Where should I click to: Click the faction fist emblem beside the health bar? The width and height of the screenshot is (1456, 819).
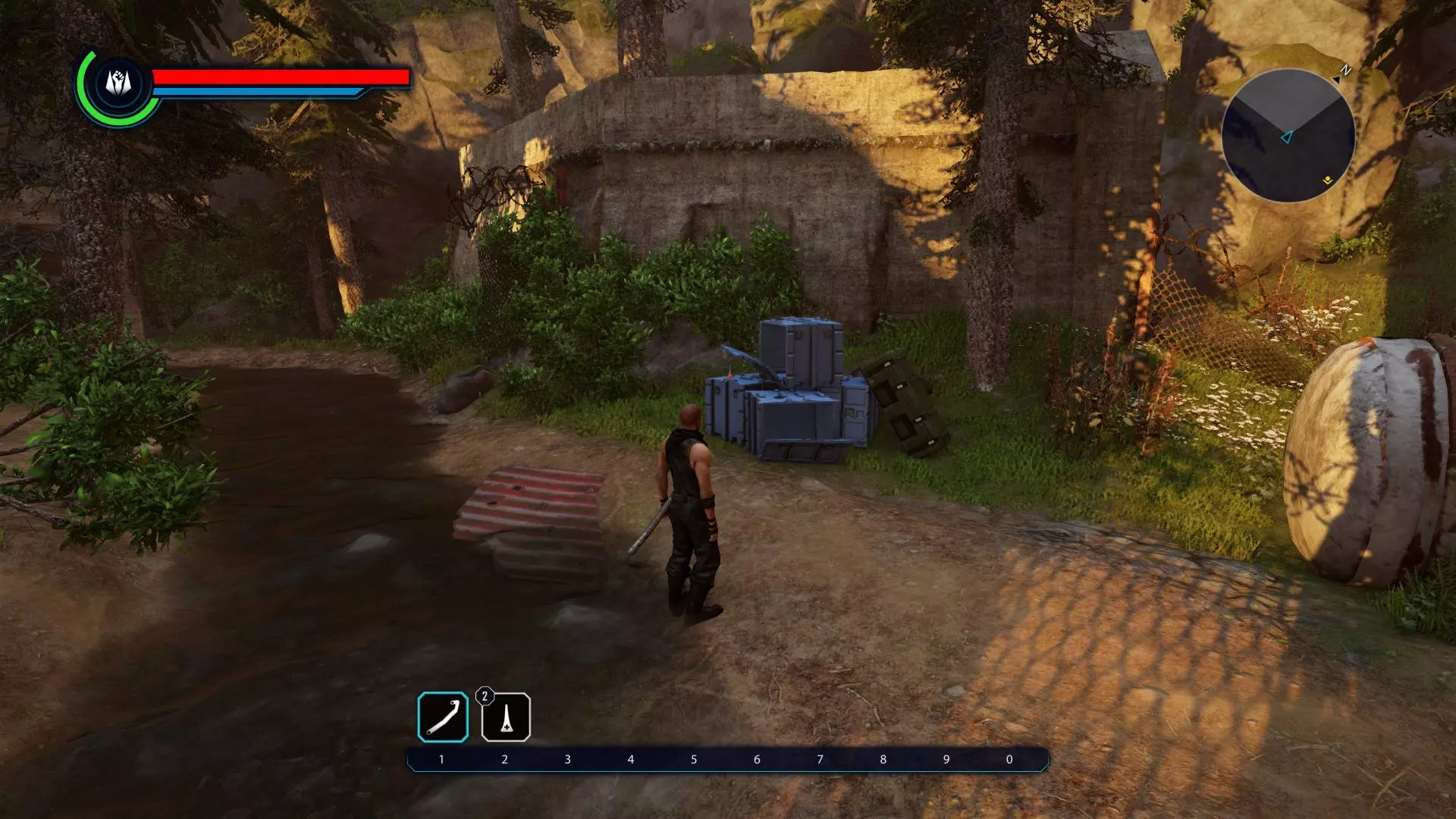click(x=118, y=83)
